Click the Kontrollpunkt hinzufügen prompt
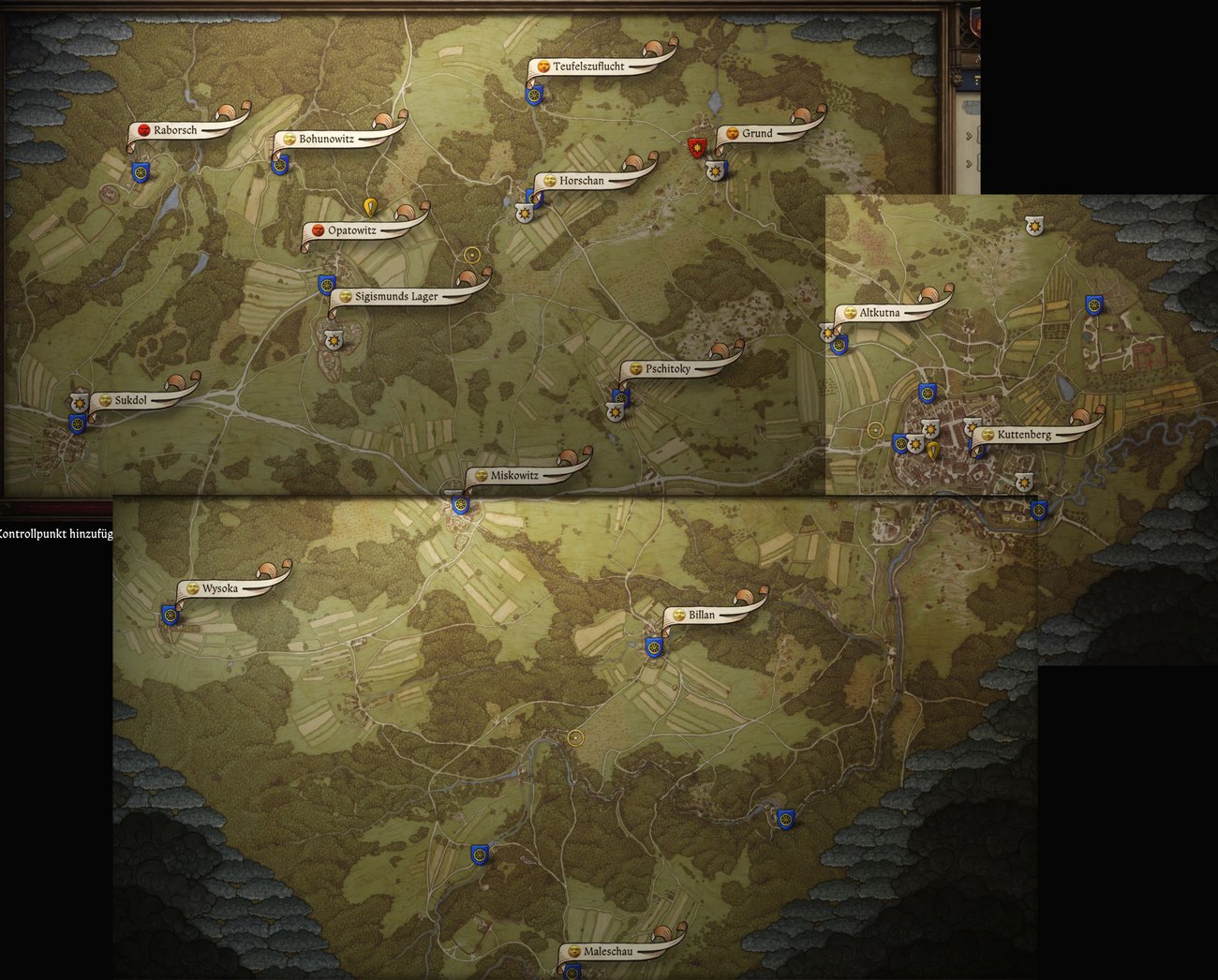The width and height of the screenshot is (1218, 980). pos(56,534)
